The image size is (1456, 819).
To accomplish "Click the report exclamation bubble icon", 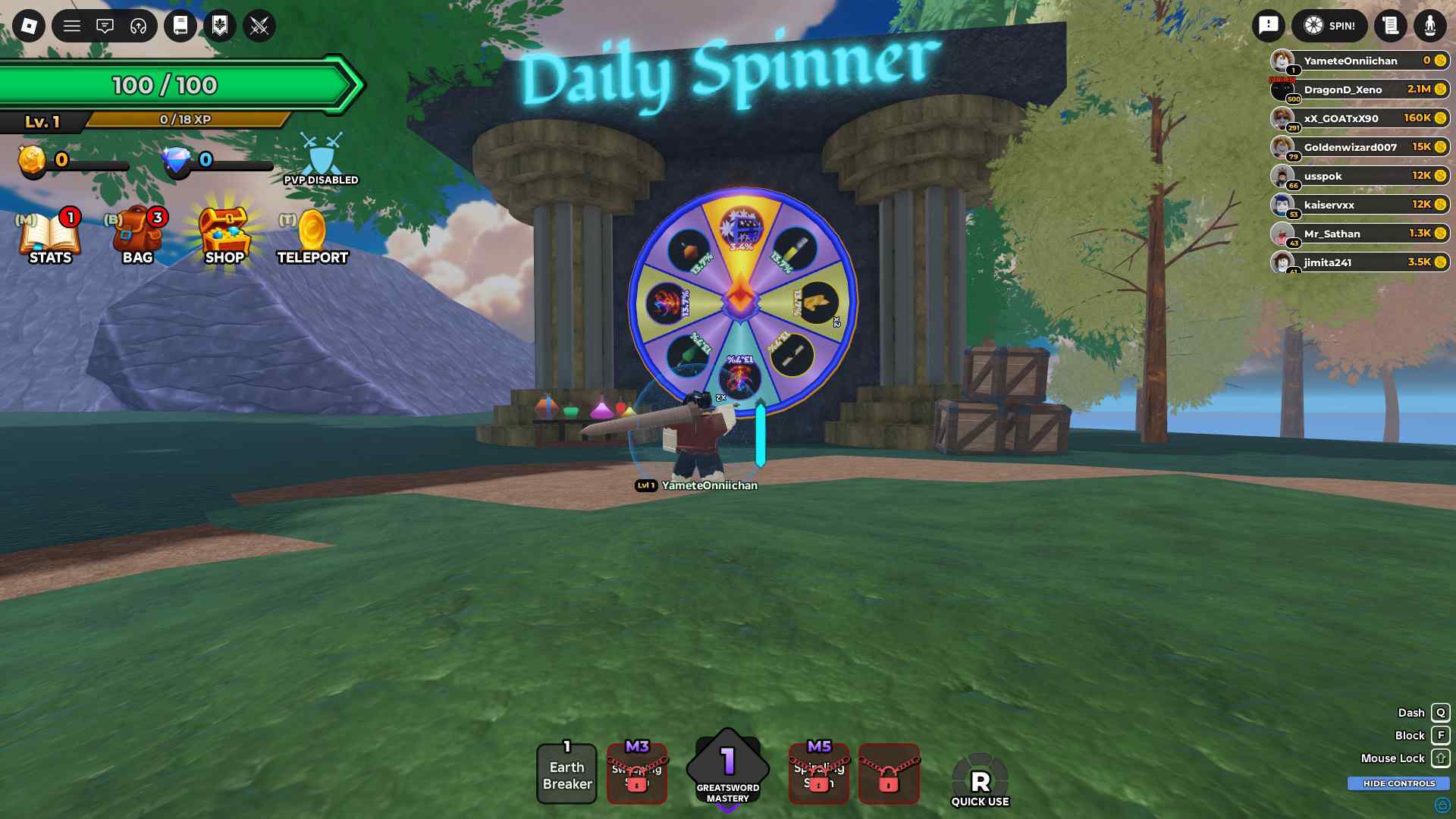I will (1269, 25).
